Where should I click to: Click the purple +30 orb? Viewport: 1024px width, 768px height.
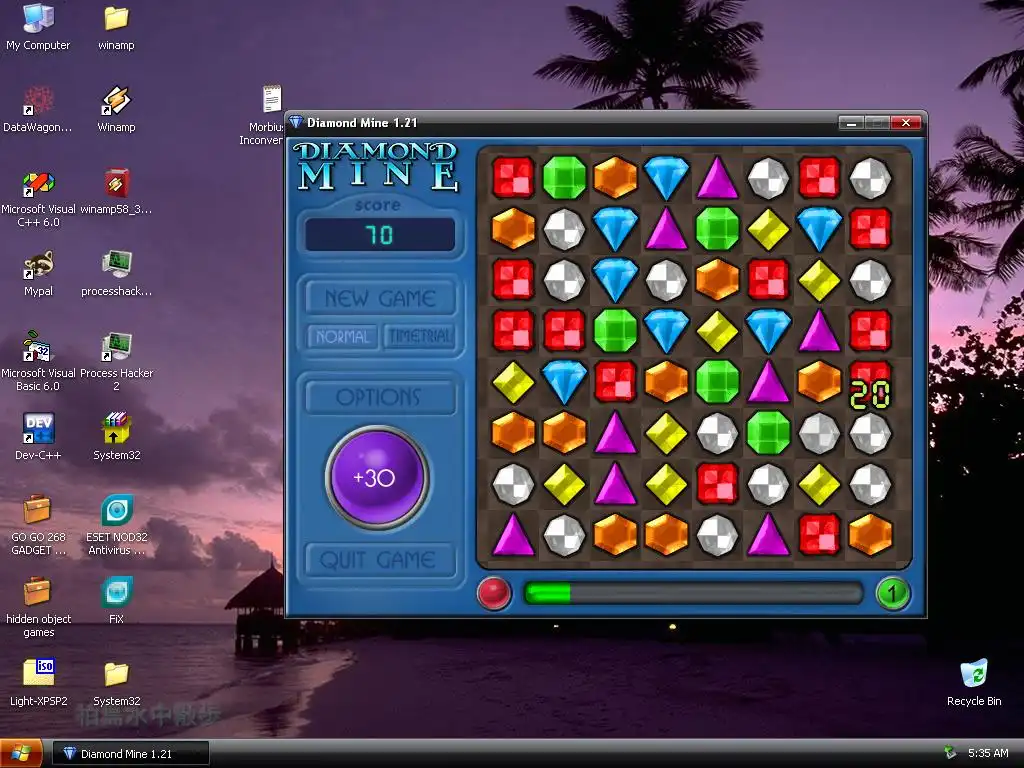377,478
